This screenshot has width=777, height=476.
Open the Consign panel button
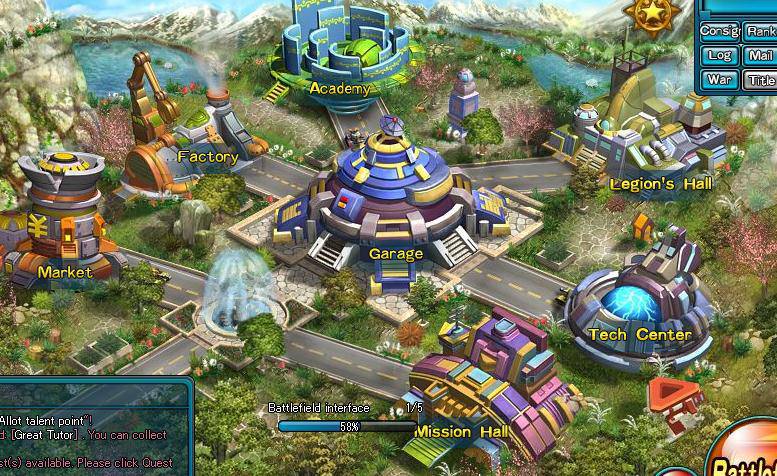719,31
